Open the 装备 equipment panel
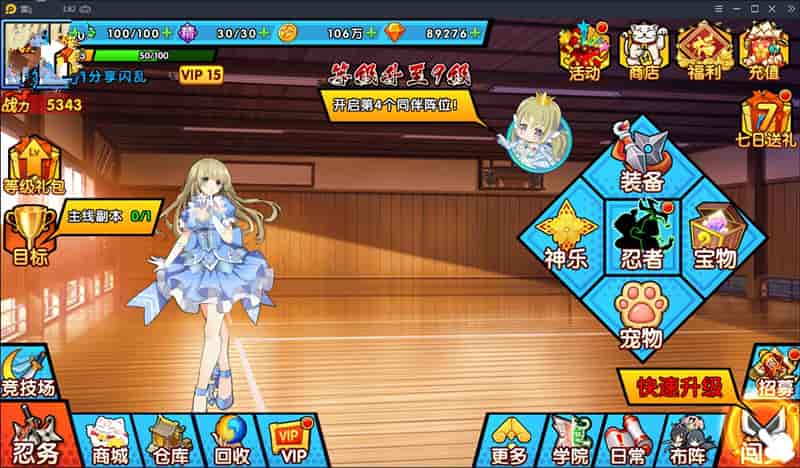The width and height of the screenshot is (800, 468). (642, 165)
